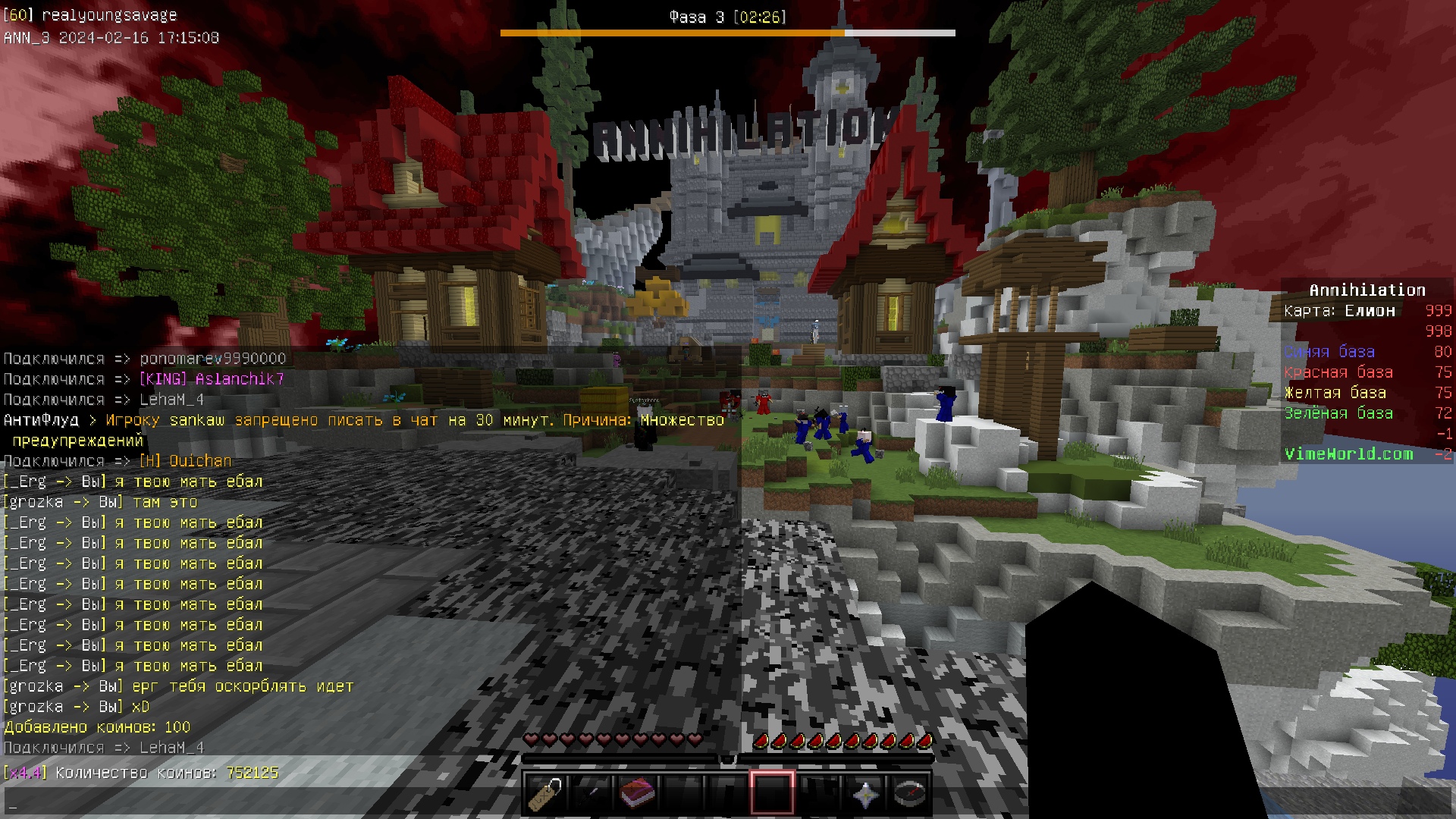Viewport: 1456px width, 819px height.
Task: Click Quichan's name in the join message
Action: (200, 461)
